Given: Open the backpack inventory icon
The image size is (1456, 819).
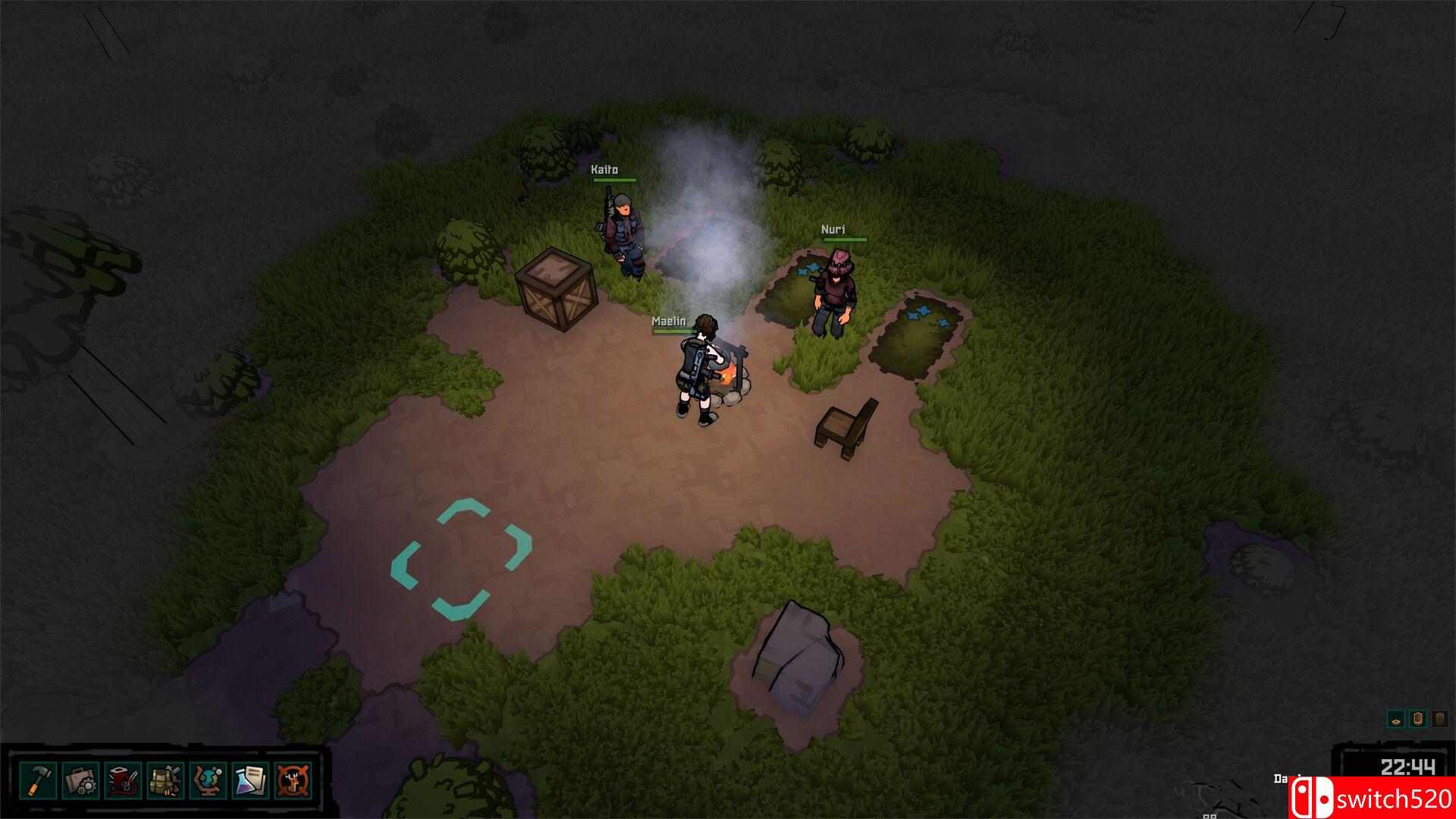Looking at the screenshot, I should [x=162, y=777].
